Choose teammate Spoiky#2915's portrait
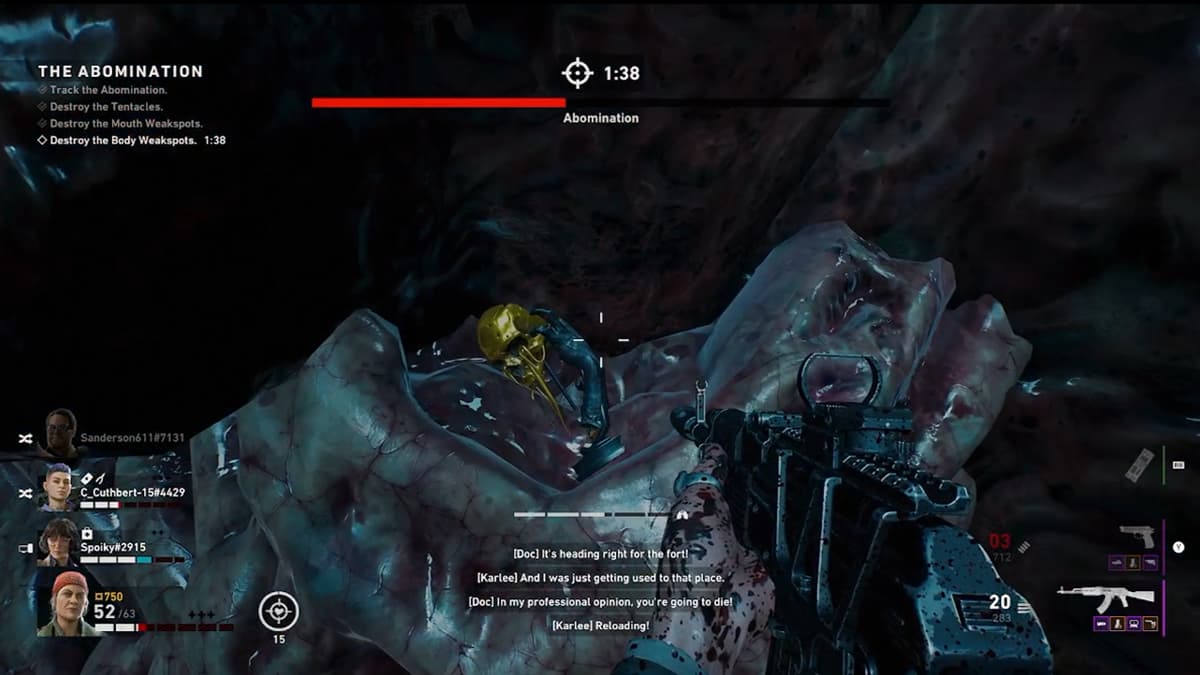Screen dimensions: 1200x675 tap(57, 542)
